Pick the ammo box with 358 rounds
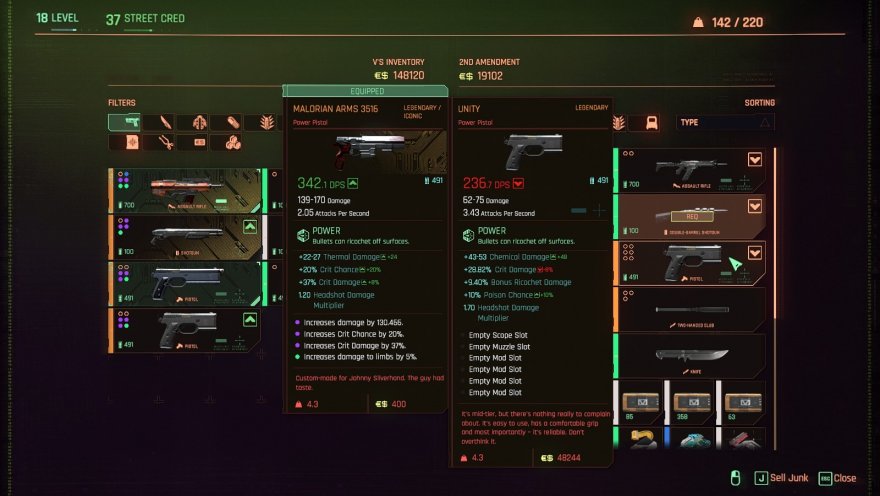The image size is (880, 496). tap(691, 402)
